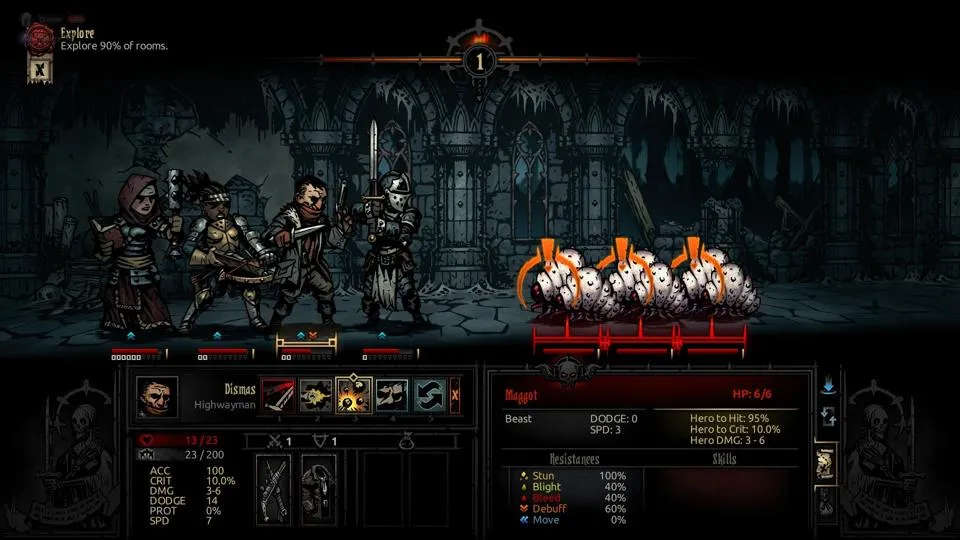The height and width of the screenshot is (540, 960).
Task: Inspect the equipped armor slot
Action: coord(318,489)
